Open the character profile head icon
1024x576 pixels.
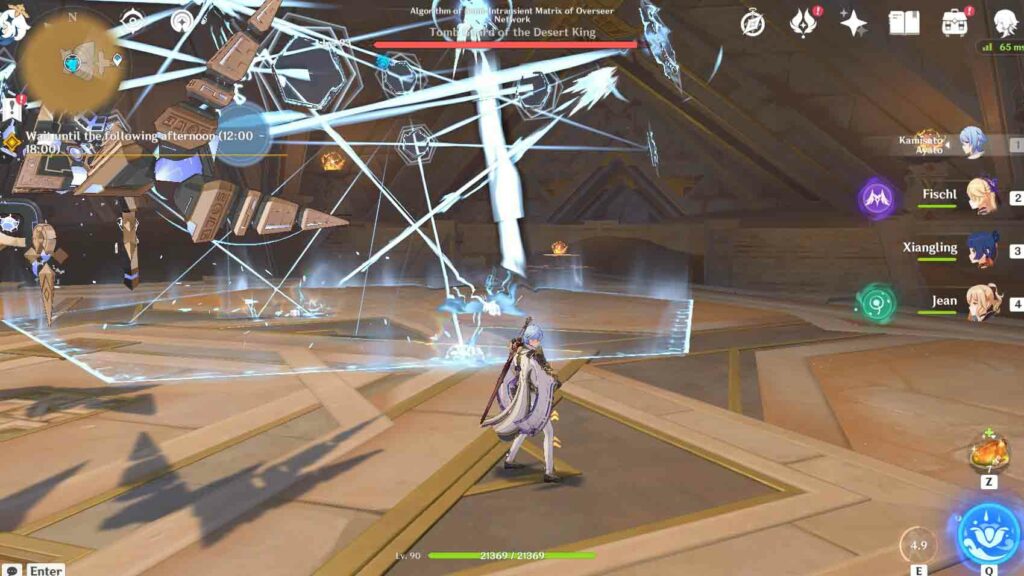tap(1005, 23)
